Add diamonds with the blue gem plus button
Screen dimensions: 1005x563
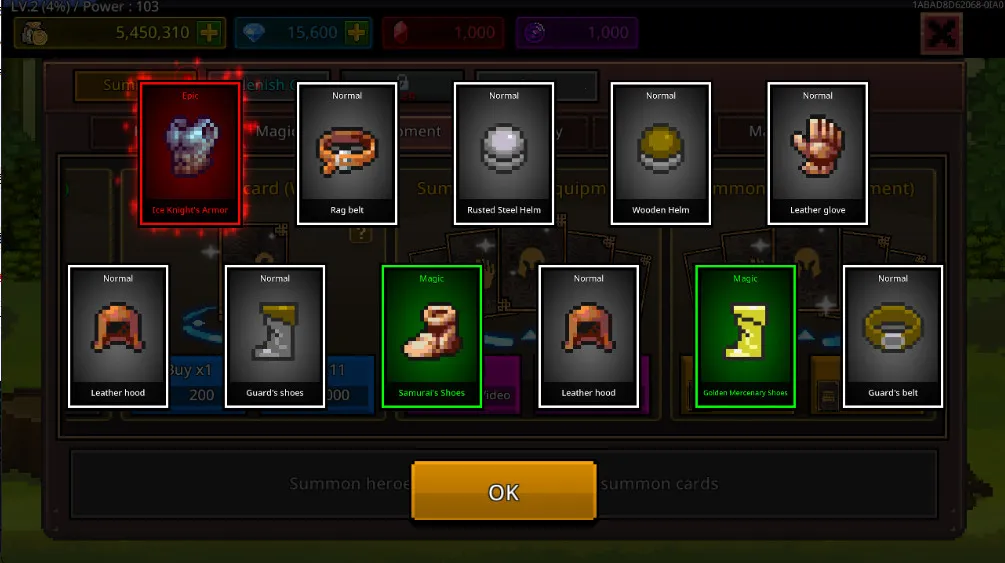coord(356,33)
